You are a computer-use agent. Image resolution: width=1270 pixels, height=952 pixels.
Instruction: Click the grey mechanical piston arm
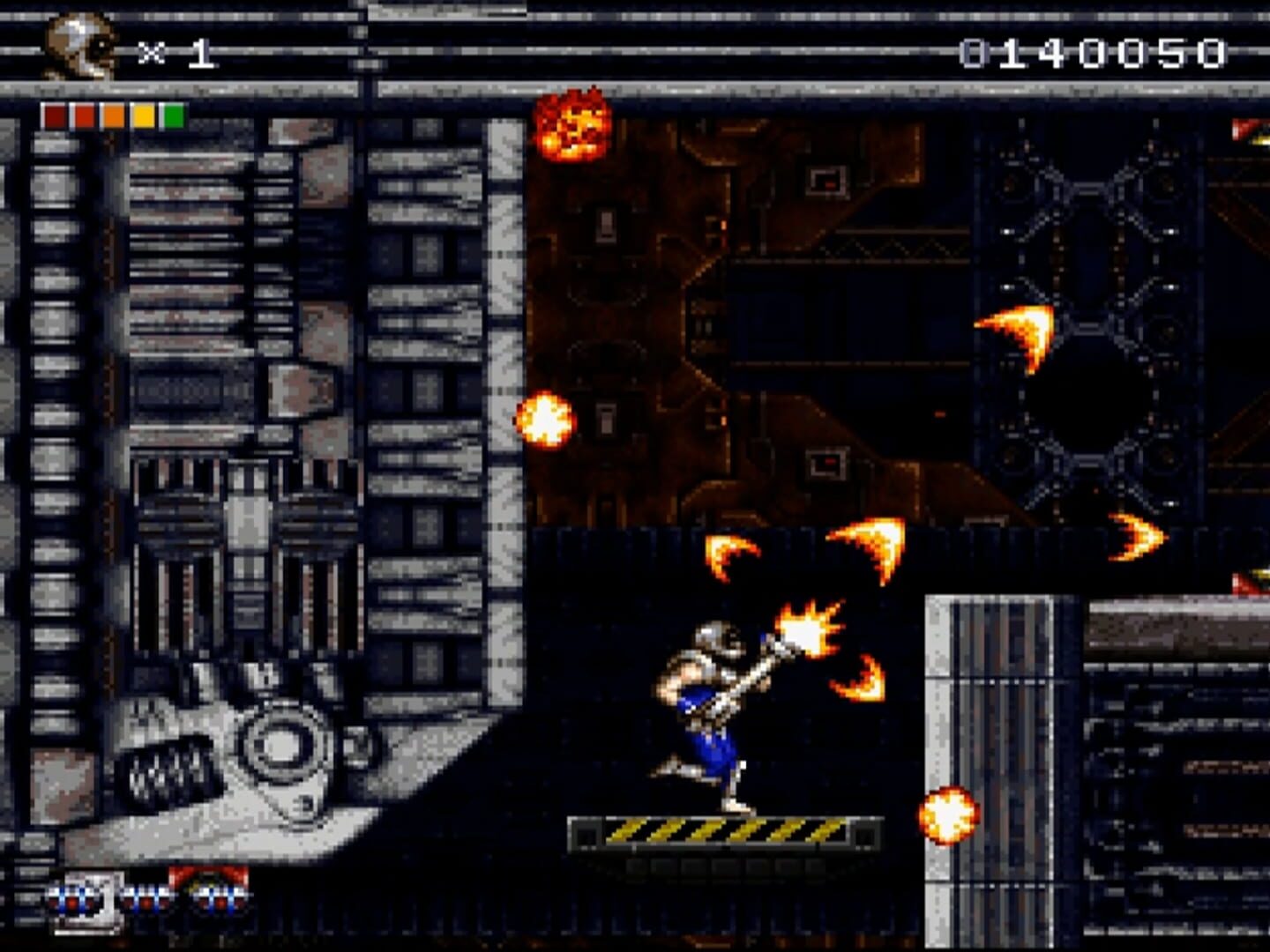click(x=265, y=749)
